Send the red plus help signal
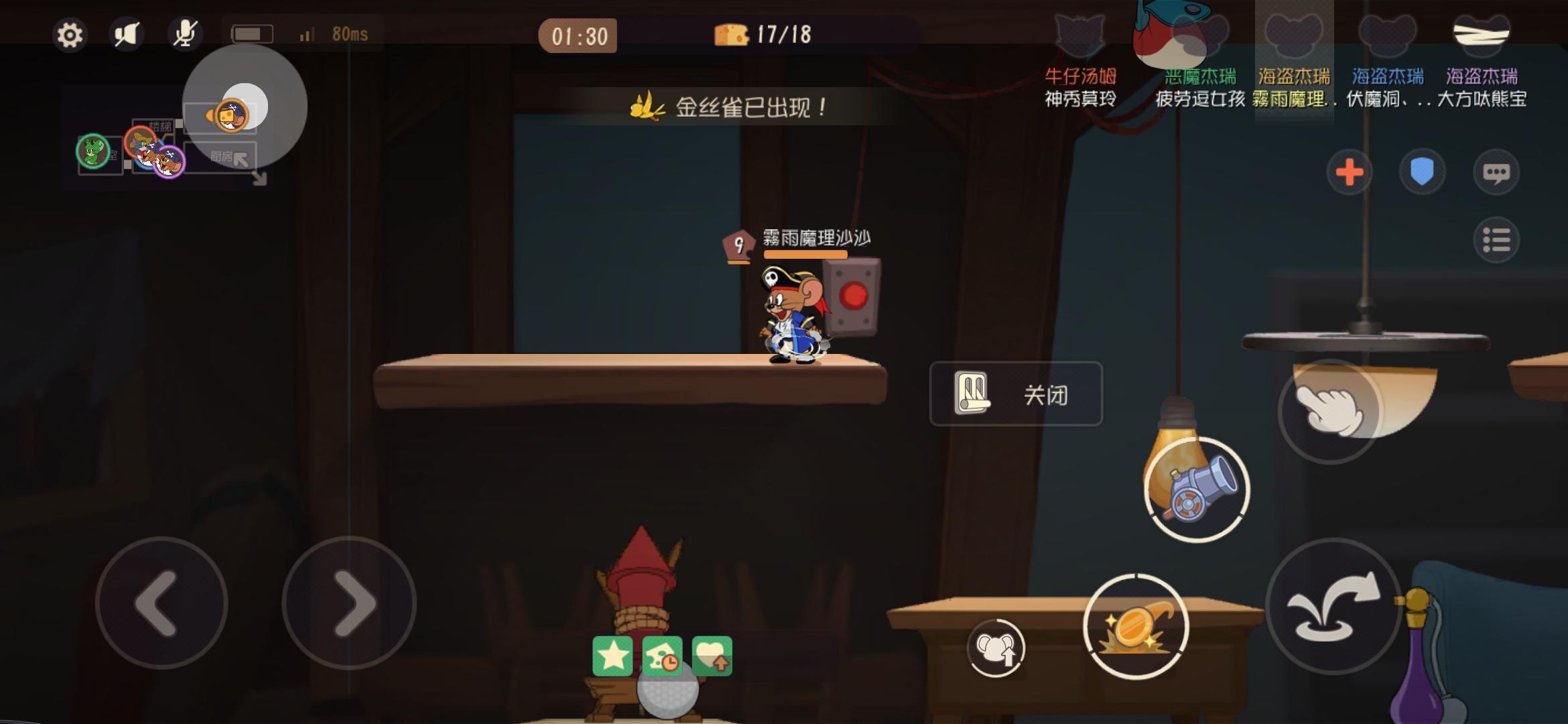Image resolution: width=1568 pixels, height=724 pixels. click(x=1349, y=172)
